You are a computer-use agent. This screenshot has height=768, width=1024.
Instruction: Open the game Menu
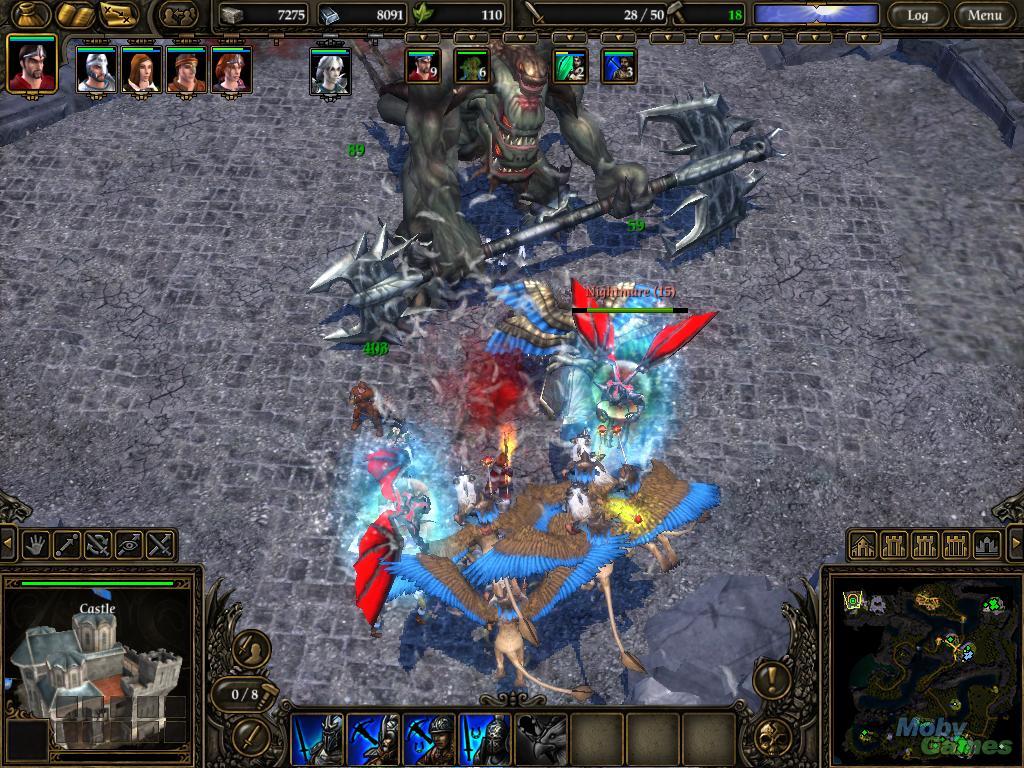(x=984, y=15)
